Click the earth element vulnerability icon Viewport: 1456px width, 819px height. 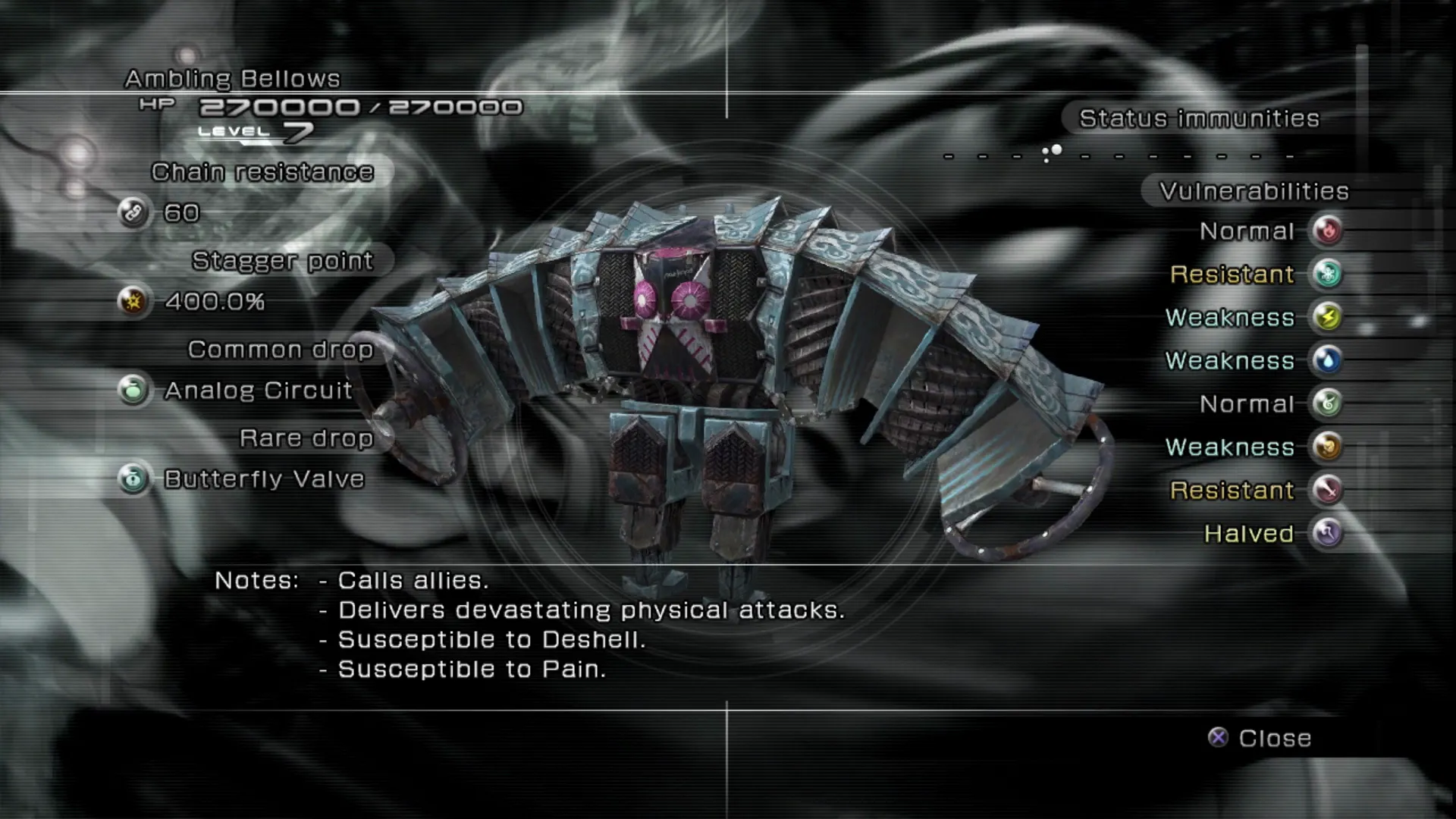click(1328, 447)
